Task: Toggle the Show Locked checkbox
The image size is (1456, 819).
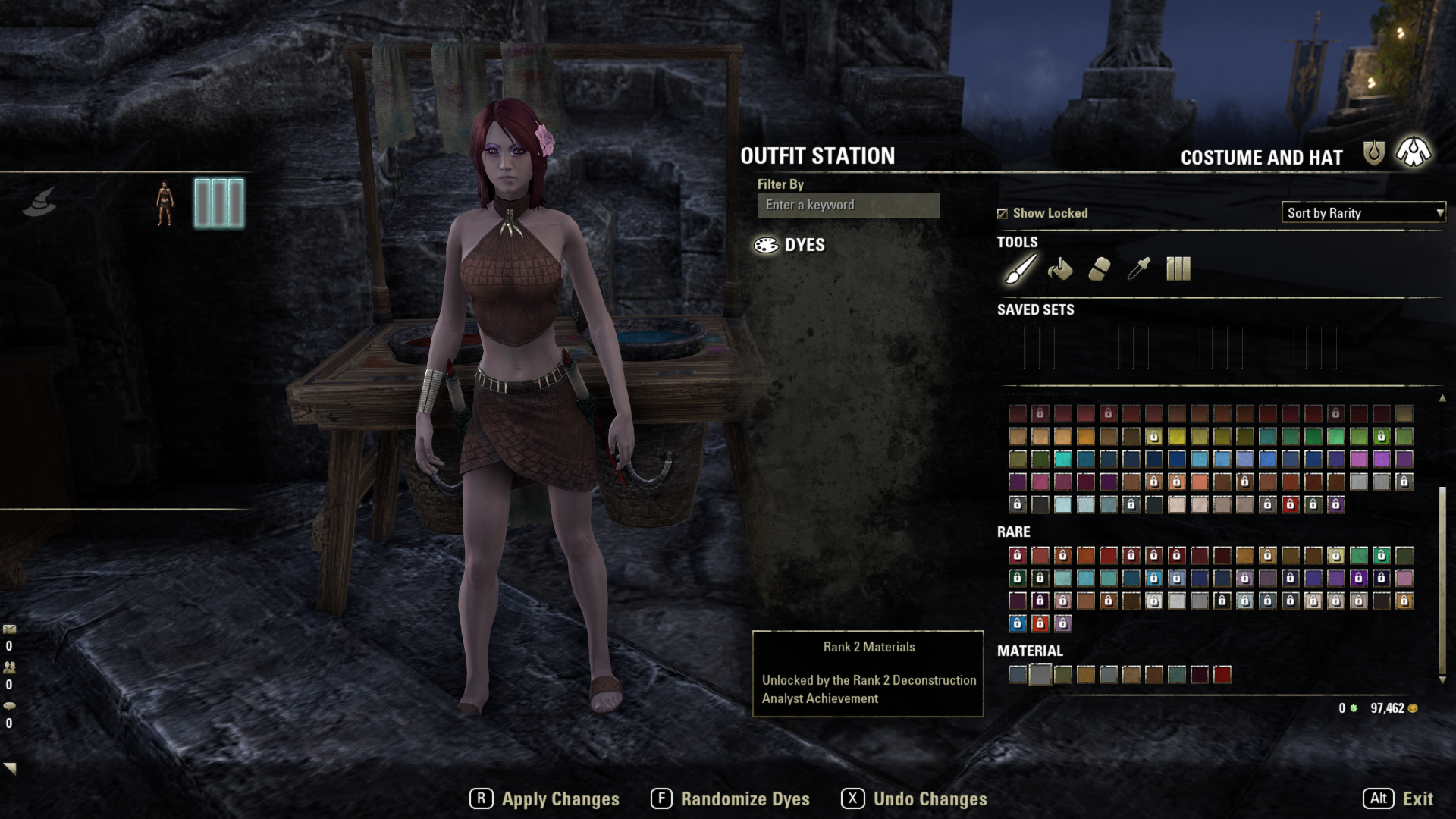Action: pos(1003,214)
